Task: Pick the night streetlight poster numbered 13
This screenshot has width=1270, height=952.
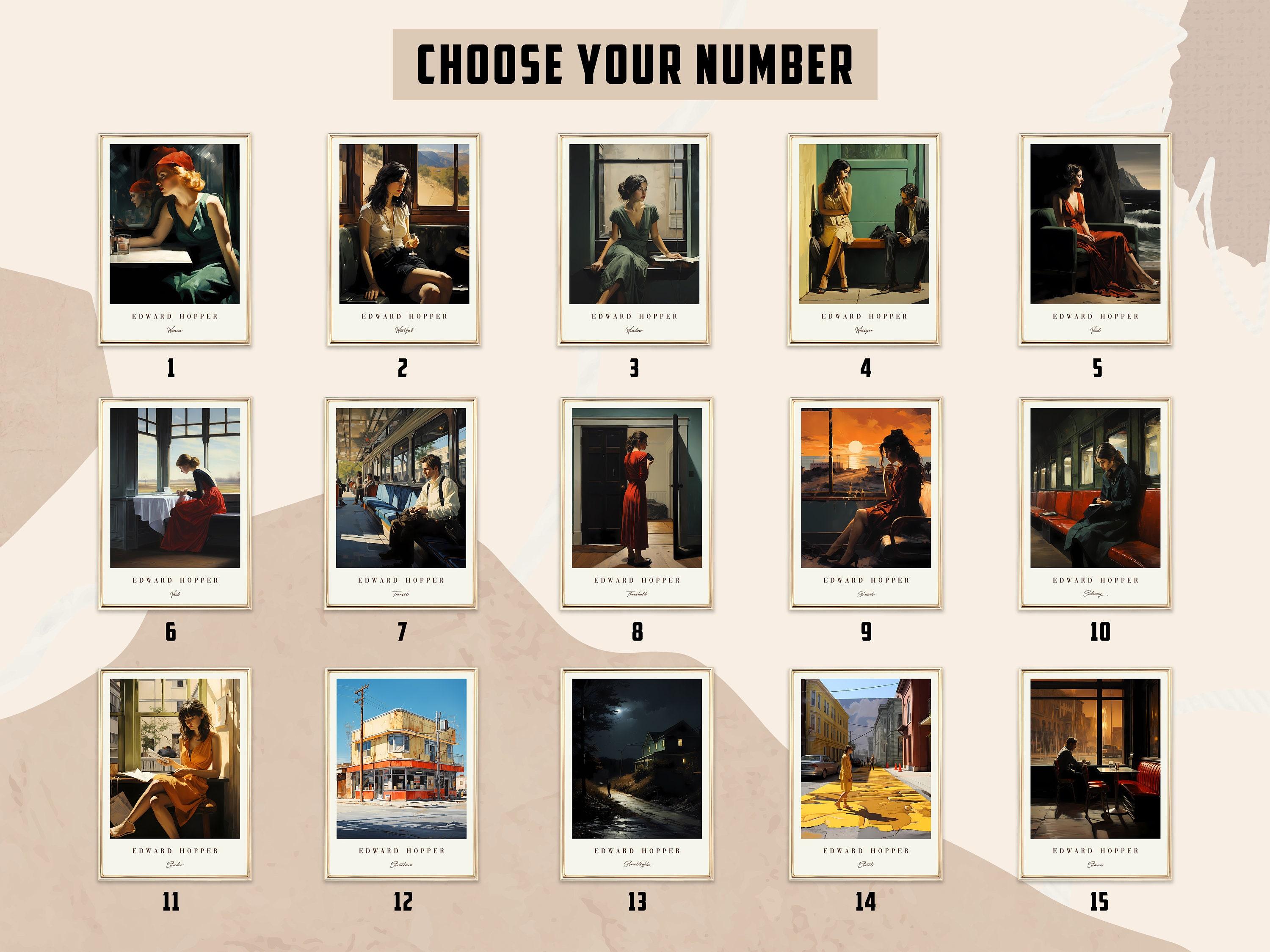Action: 637,759
